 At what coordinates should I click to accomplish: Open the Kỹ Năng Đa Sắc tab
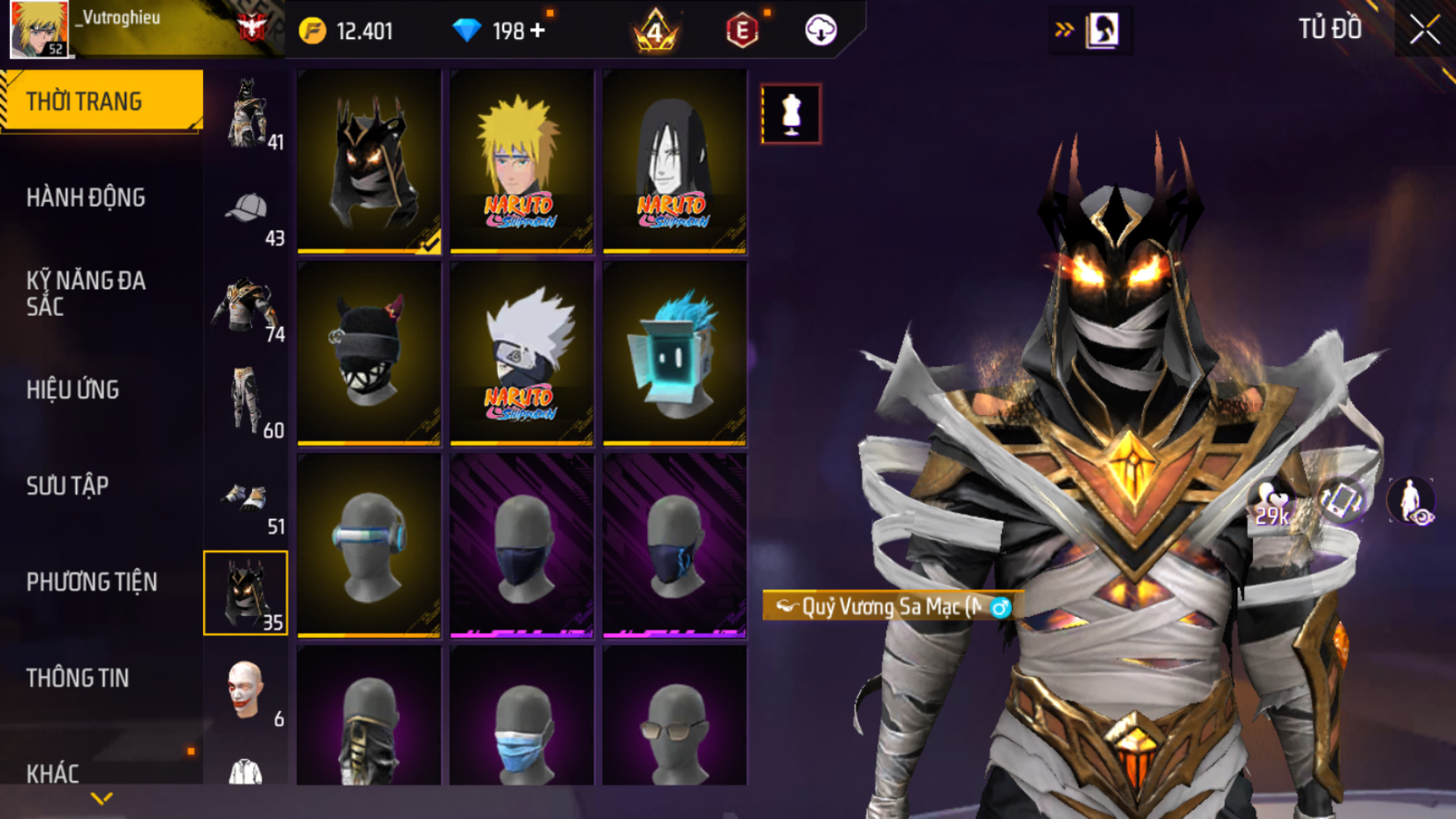coord(86,293)
